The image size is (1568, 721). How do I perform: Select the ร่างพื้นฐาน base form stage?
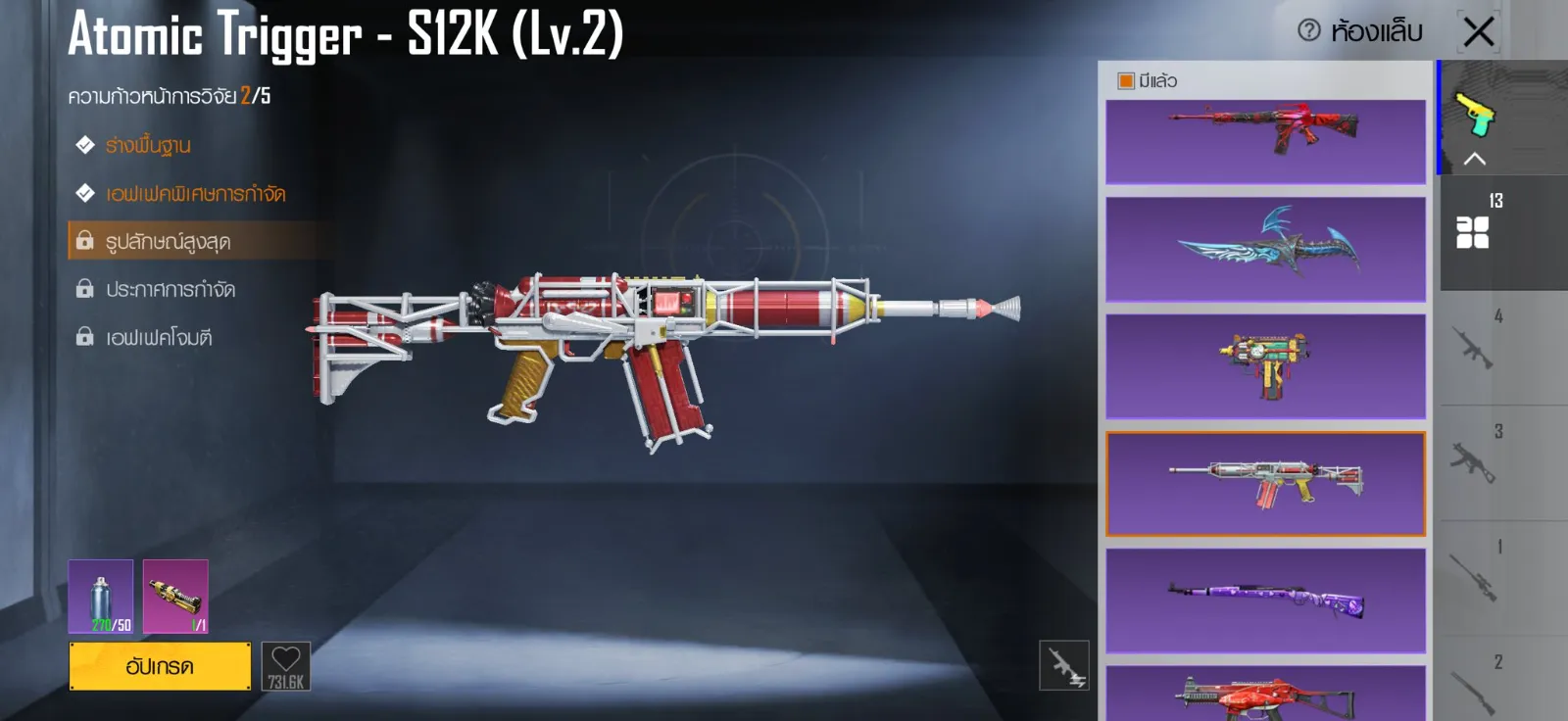point(148,146)
